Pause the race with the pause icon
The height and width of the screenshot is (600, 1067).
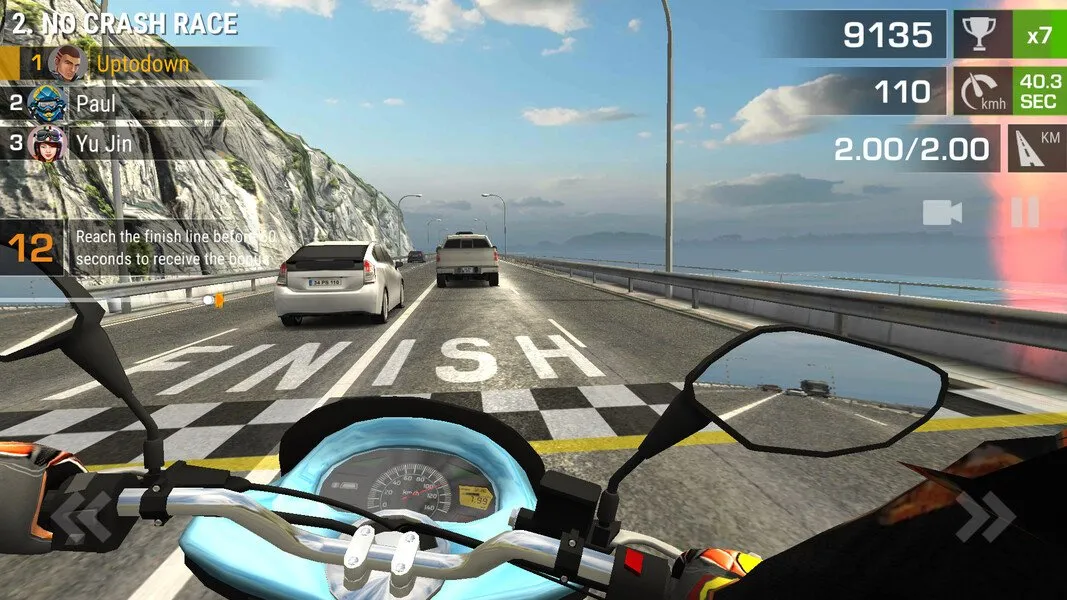click(1025, 212)
